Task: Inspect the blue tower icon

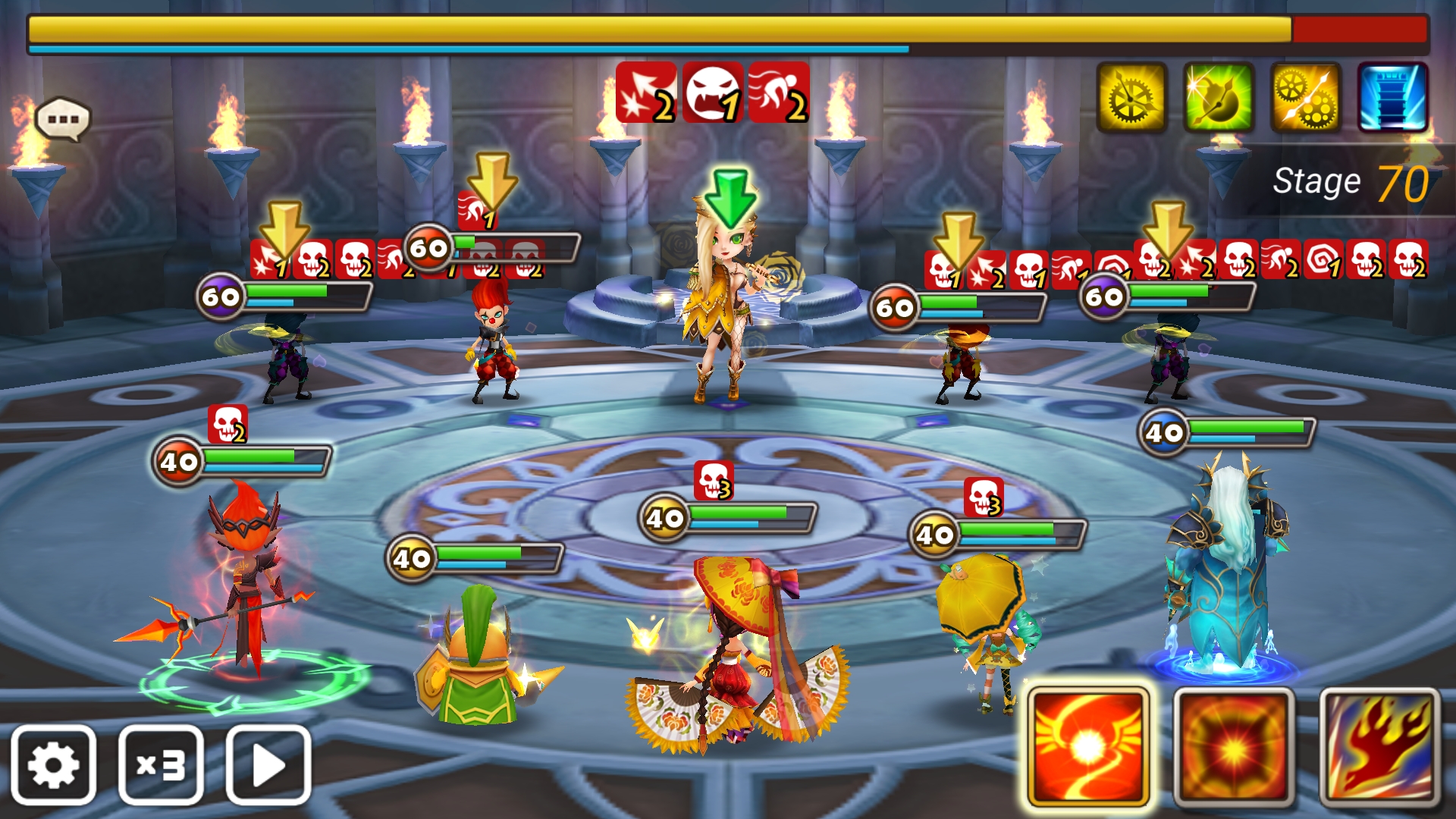Action: click(x=1392, y=98)
